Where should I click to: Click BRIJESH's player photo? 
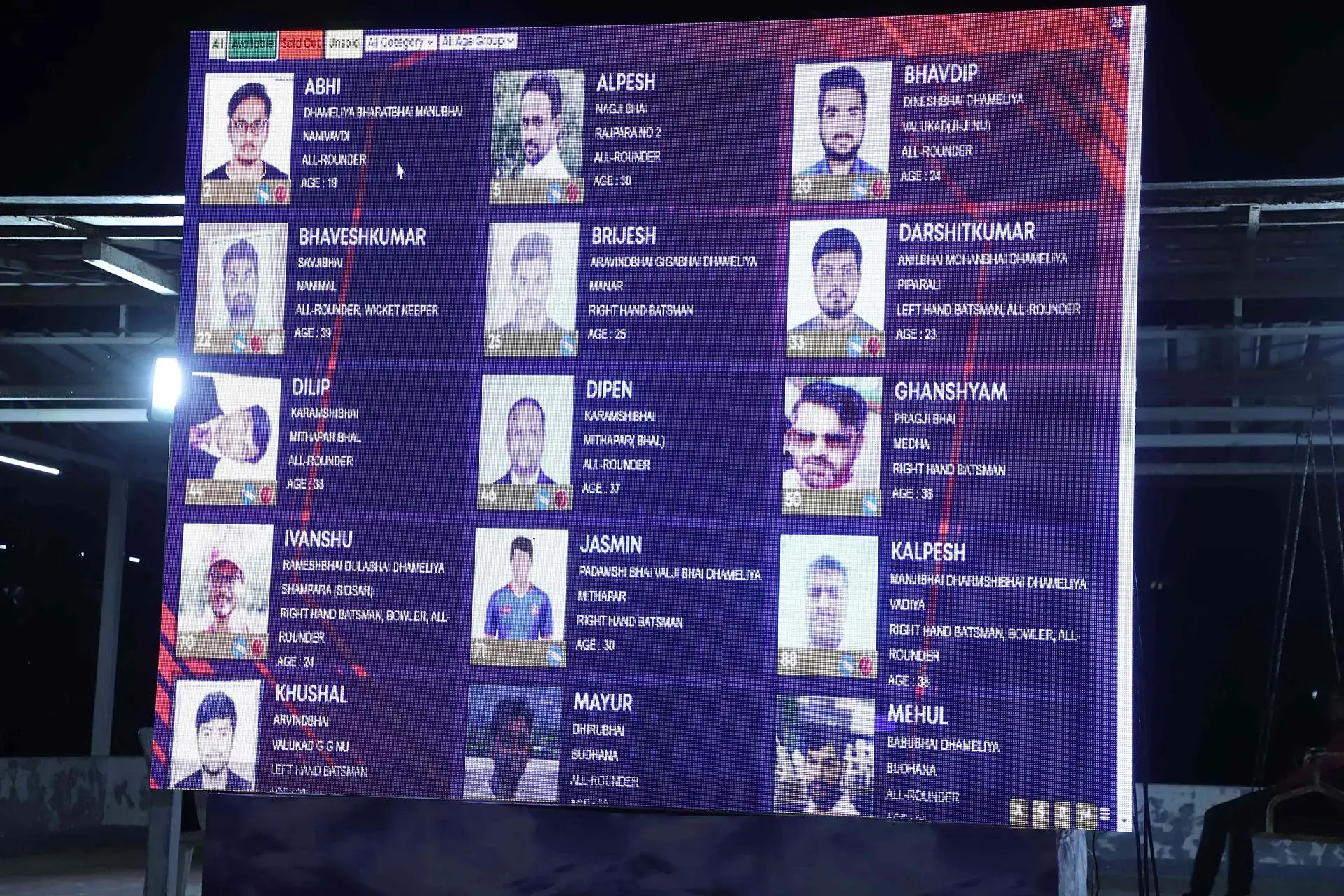click(533, 280)
